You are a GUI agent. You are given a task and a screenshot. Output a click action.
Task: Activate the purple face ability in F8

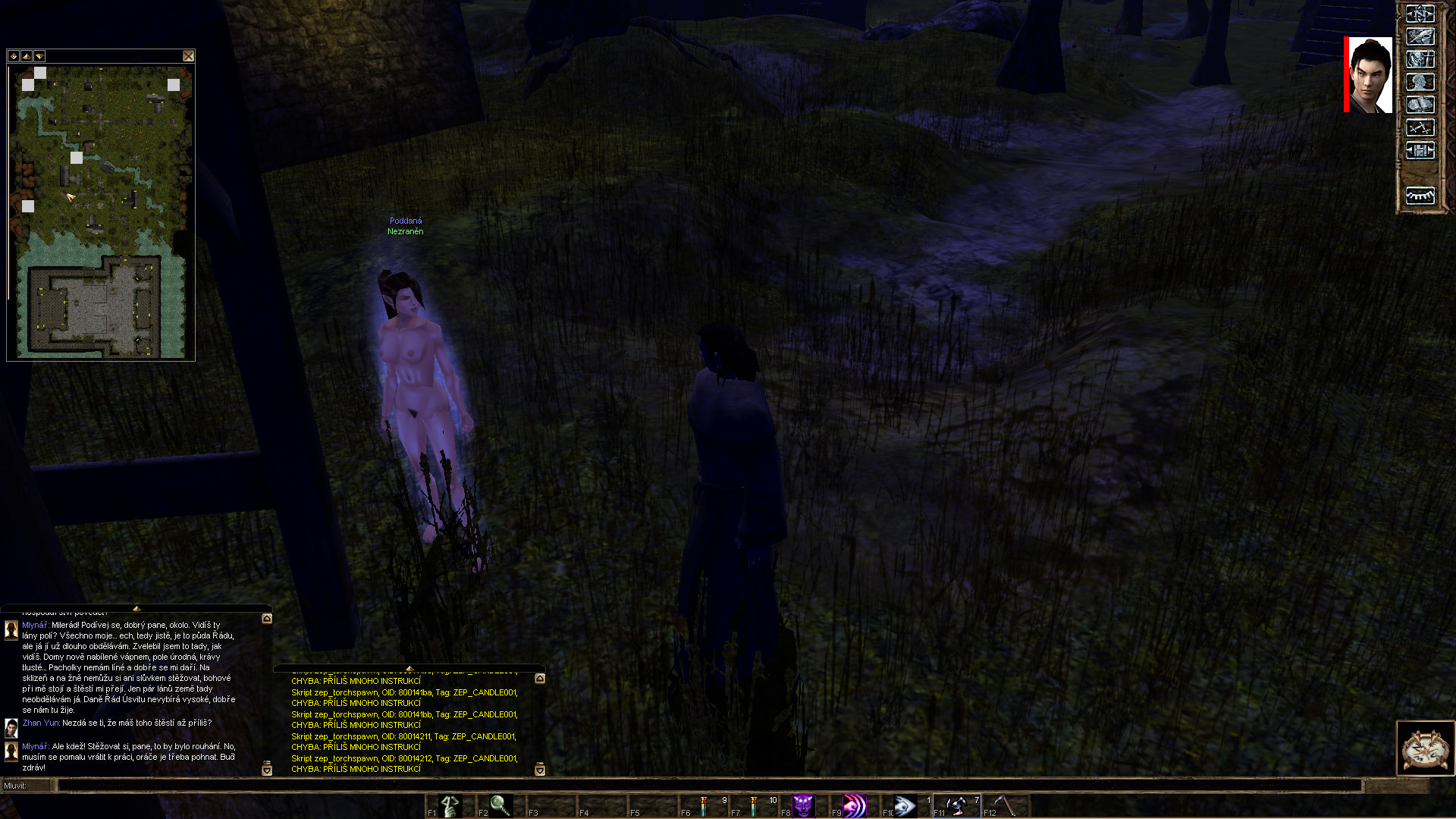(803, 805)
